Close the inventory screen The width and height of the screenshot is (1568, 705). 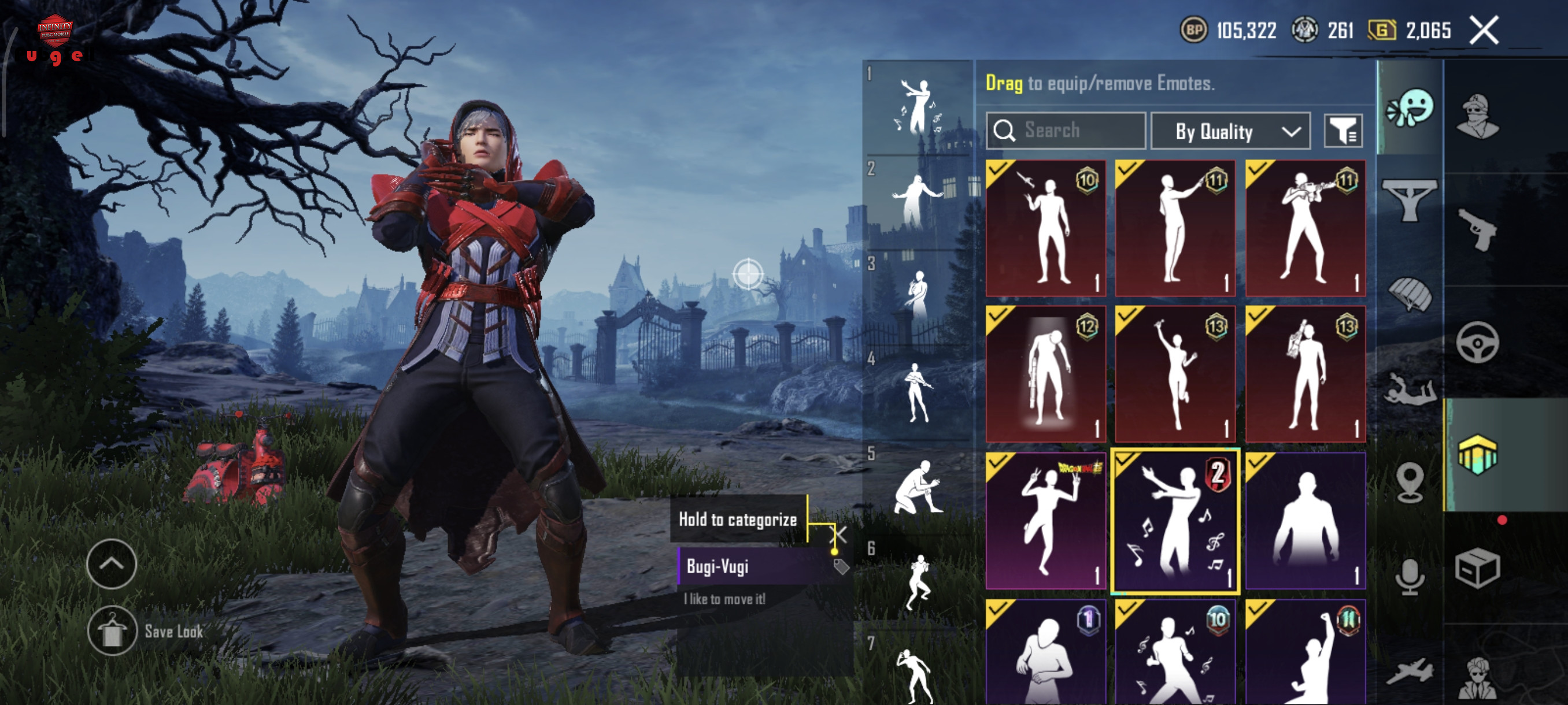[x=1484, y=31]
